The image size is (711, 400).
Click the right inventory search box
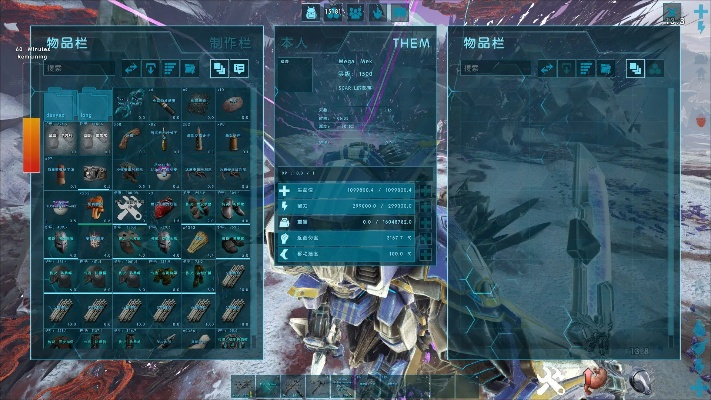coord(495,69)
